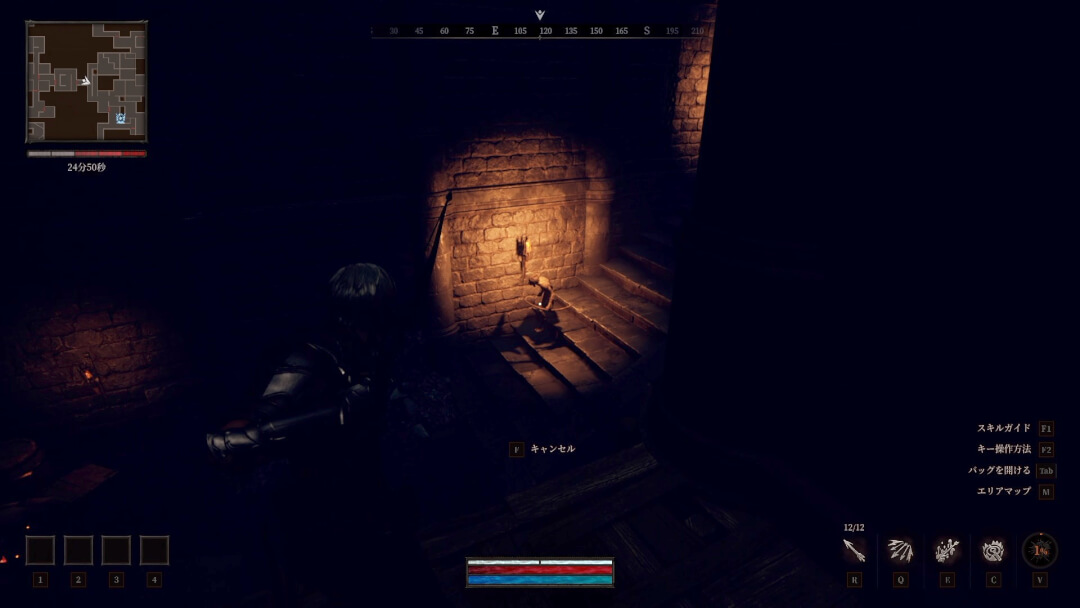Select the single arrow skill icon
The width and height of the screenshot is (1080, 608).
coord(854,550)
